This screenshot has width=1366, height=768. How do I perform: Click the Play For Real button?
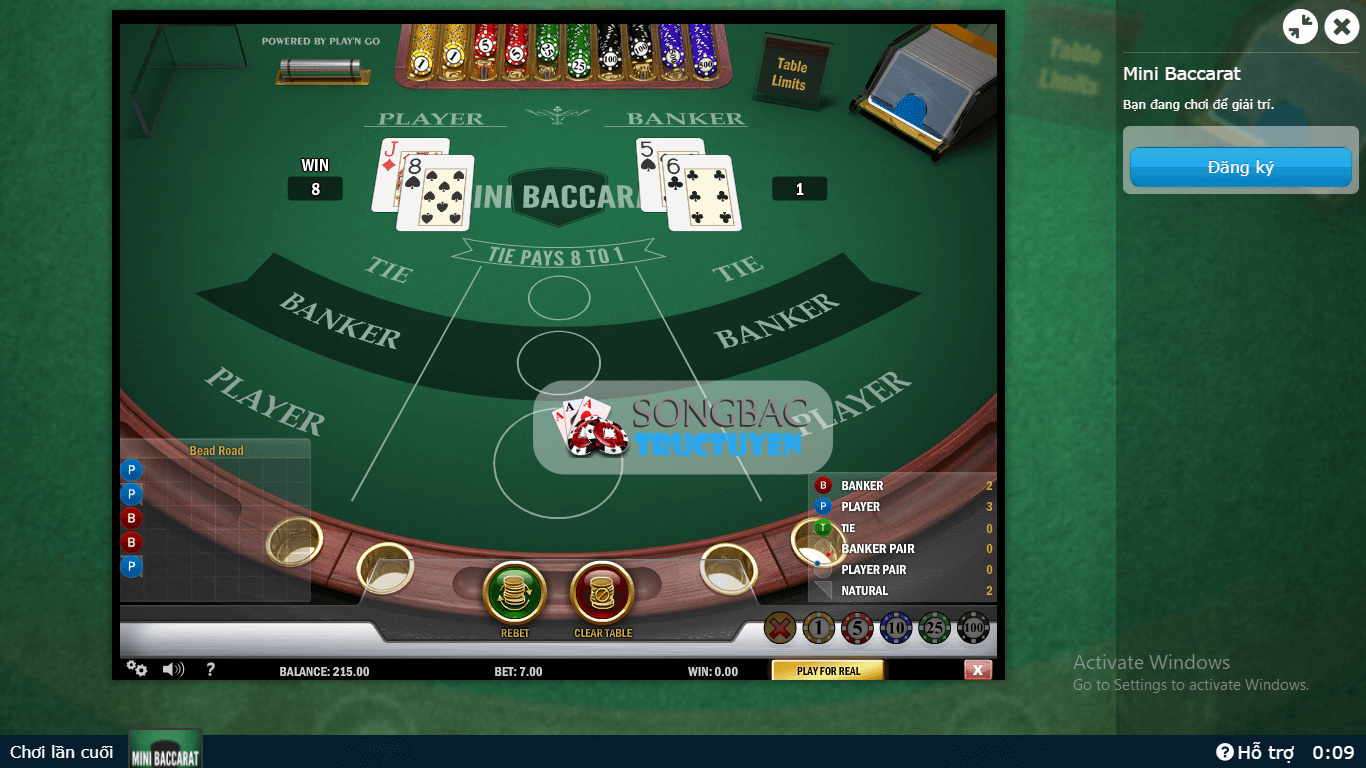click(828, 671)
